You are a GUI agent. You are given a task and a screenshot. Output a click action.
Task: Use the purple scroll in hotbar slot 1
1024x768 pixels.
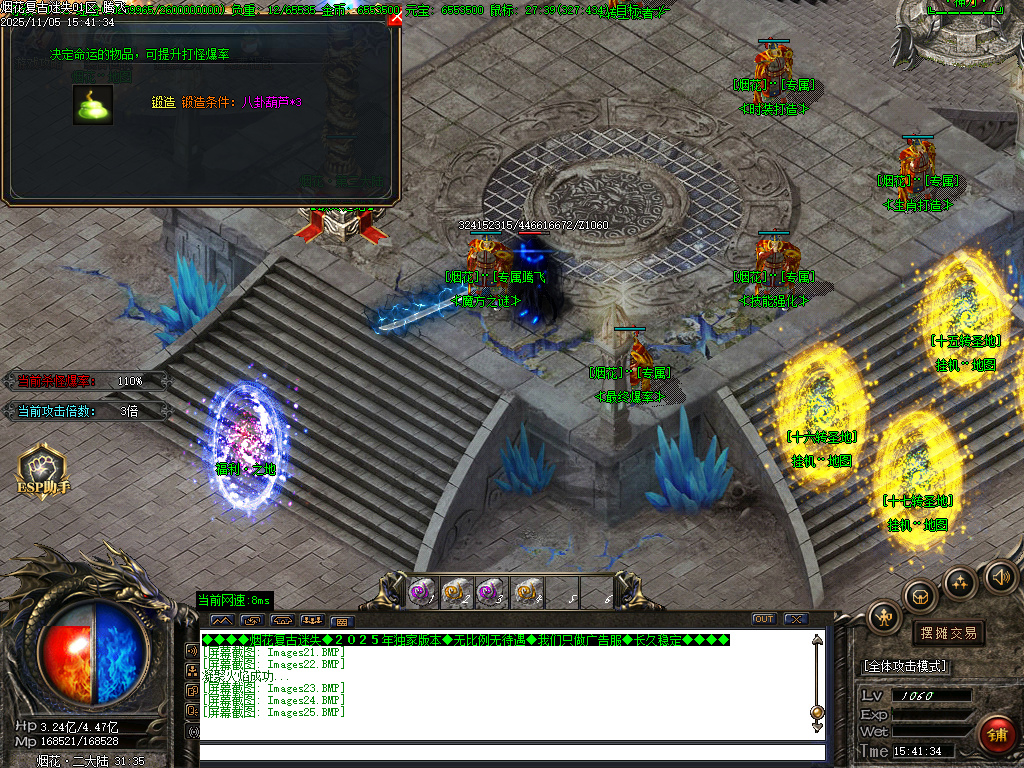[x=422, y=592]
